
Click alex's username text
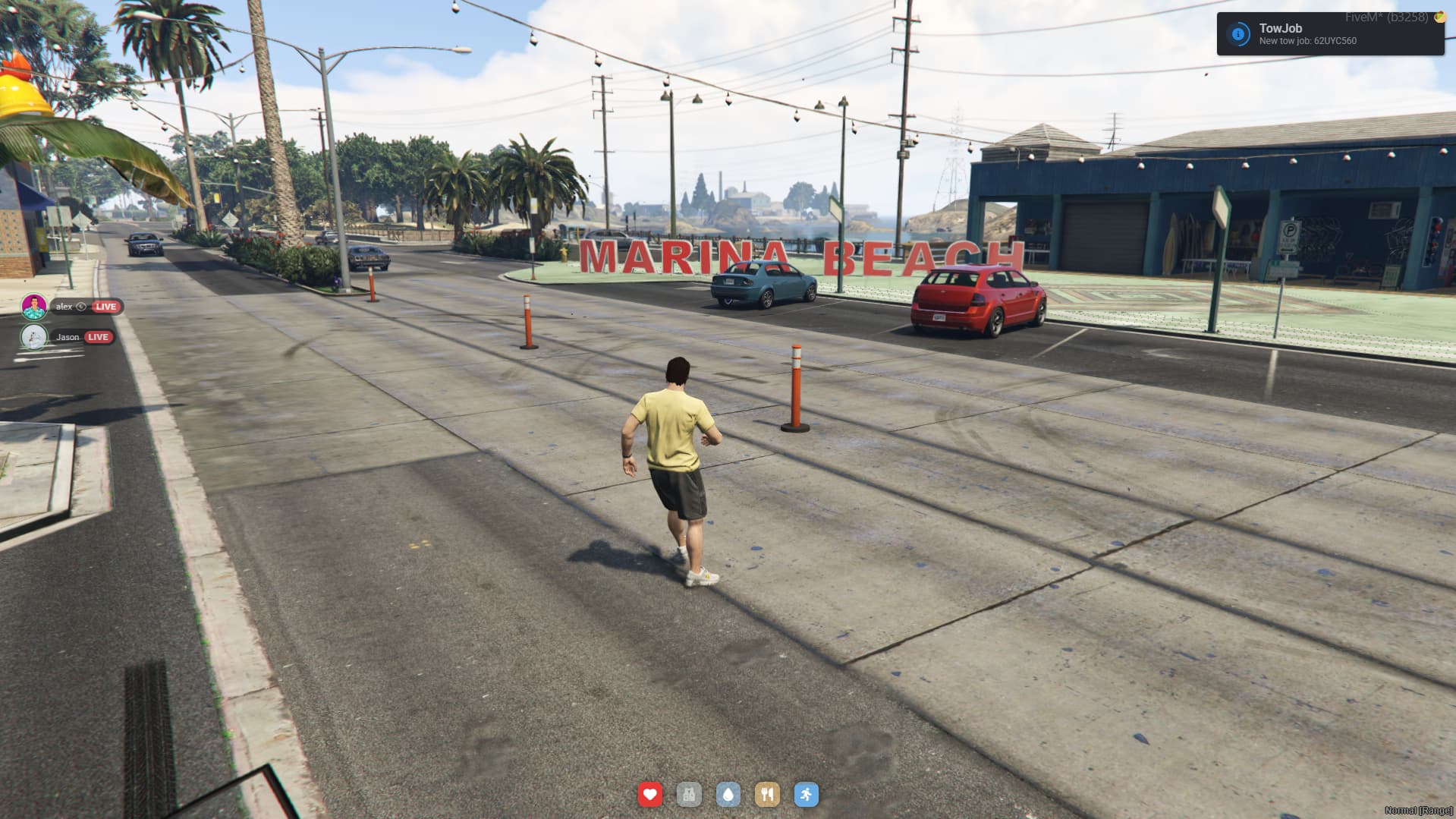pyautogui.click(x=64, y=307)
